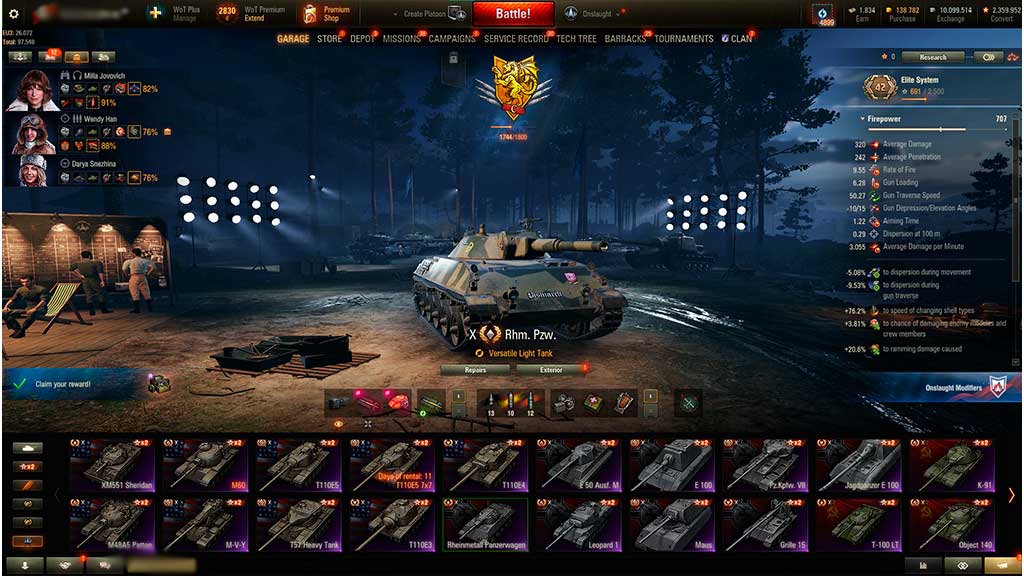Viewport: 1024px width, 576px height.
Task: Claim your reward banner
Action: pos(75,384)
